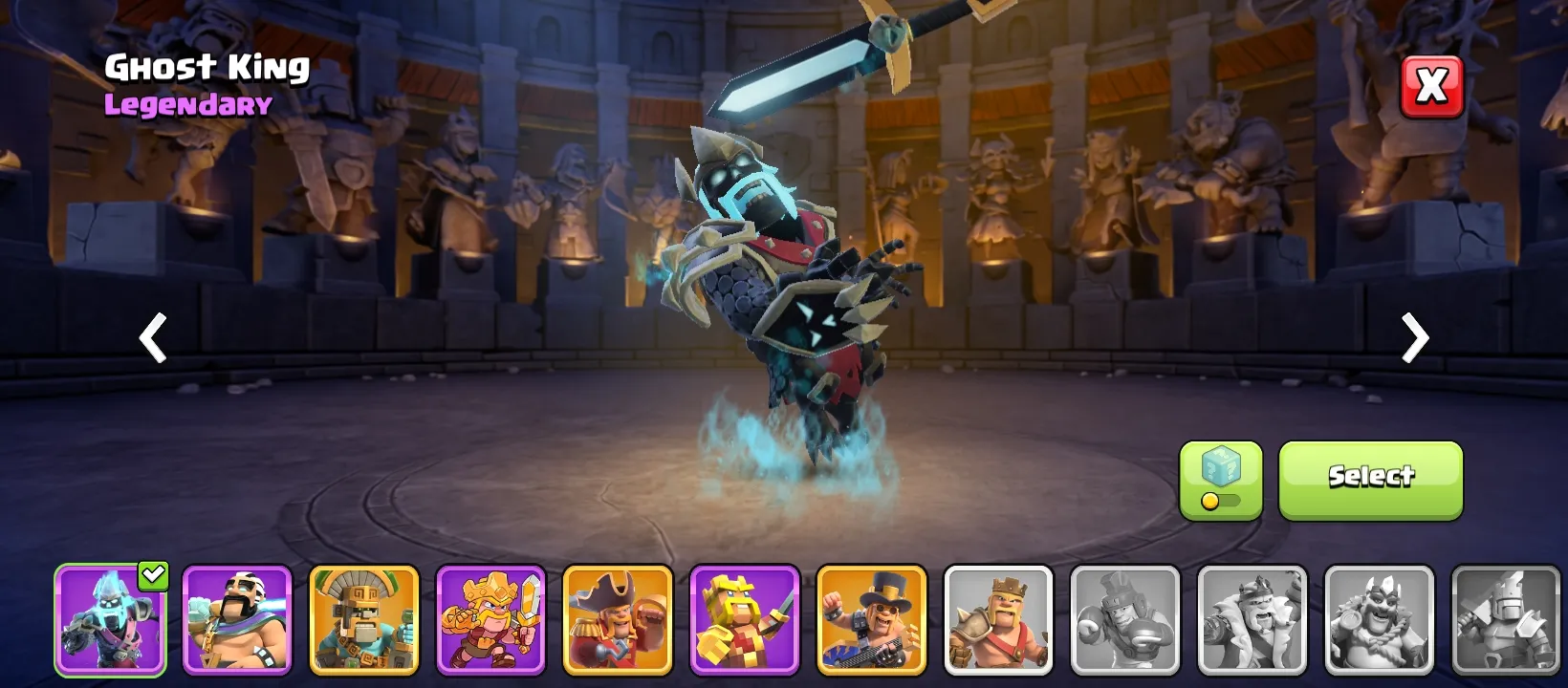Click the purple Party King skin icon
This screenshot has width=1568, height=688.
point(237,619)
